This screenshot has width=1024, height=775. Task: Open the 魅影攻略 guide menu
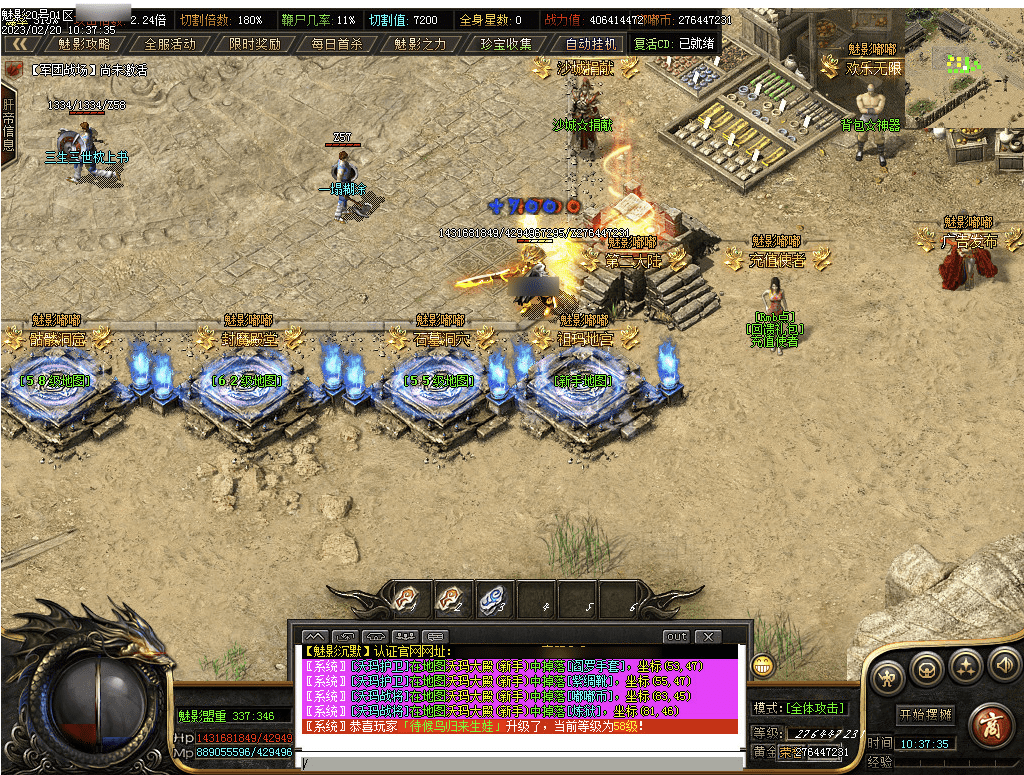point(85,44)
